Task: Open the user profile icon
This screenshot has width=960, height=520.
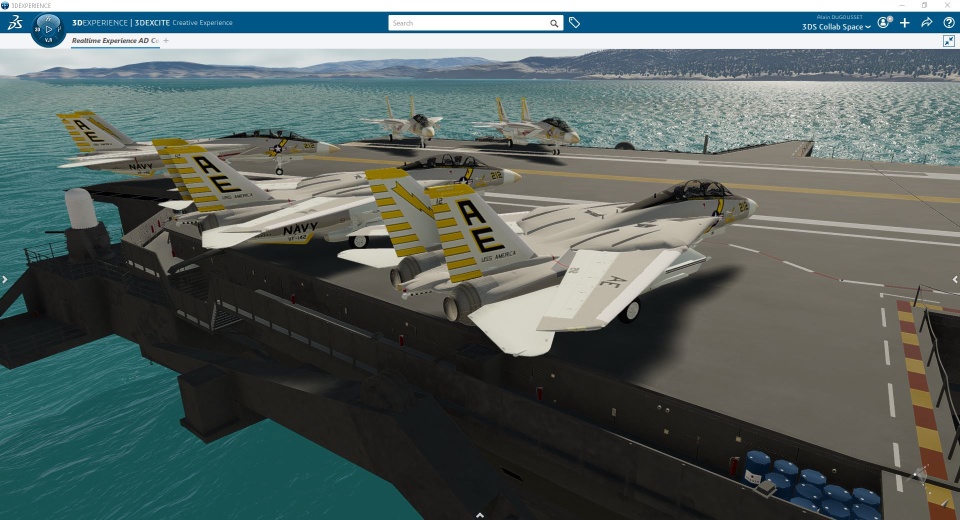Action: pos(883,22)
